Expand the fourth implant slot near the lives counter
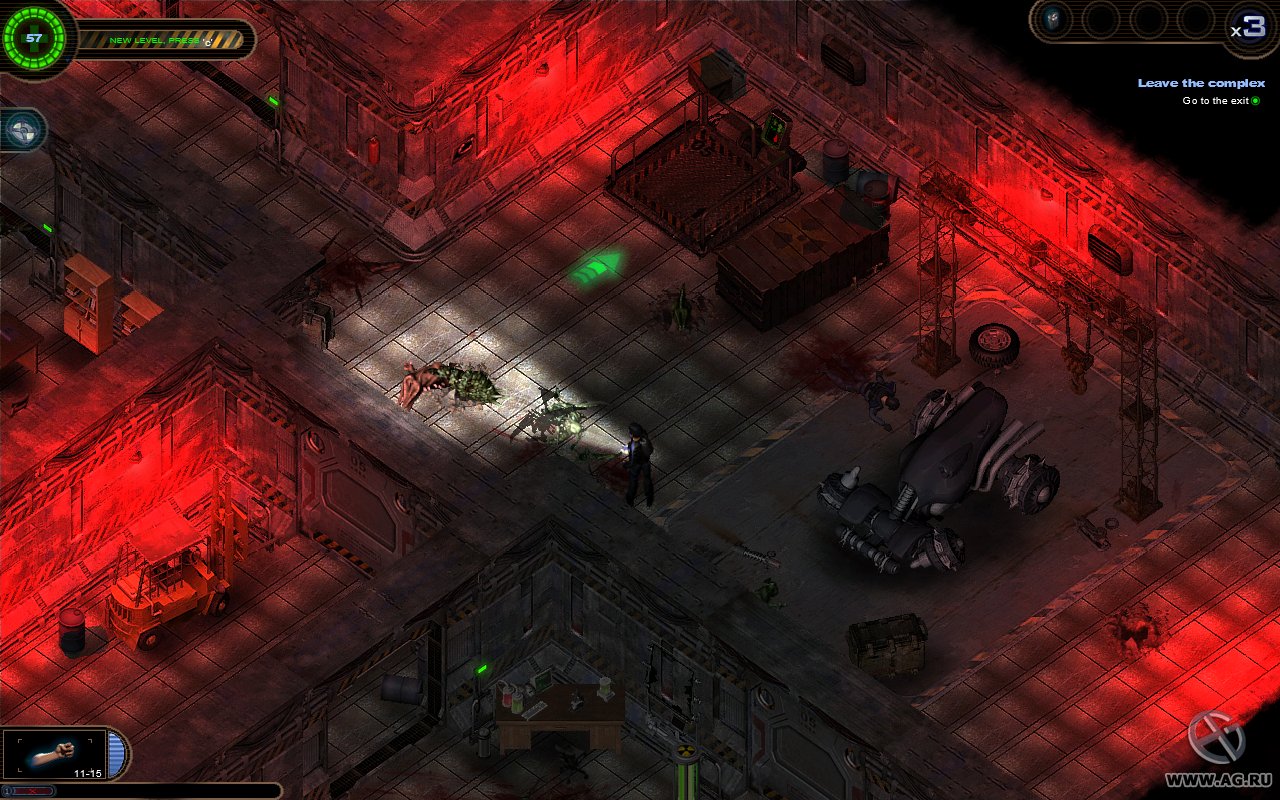The height and width of the screenshot is (800, 1280). click(1196, 20)
